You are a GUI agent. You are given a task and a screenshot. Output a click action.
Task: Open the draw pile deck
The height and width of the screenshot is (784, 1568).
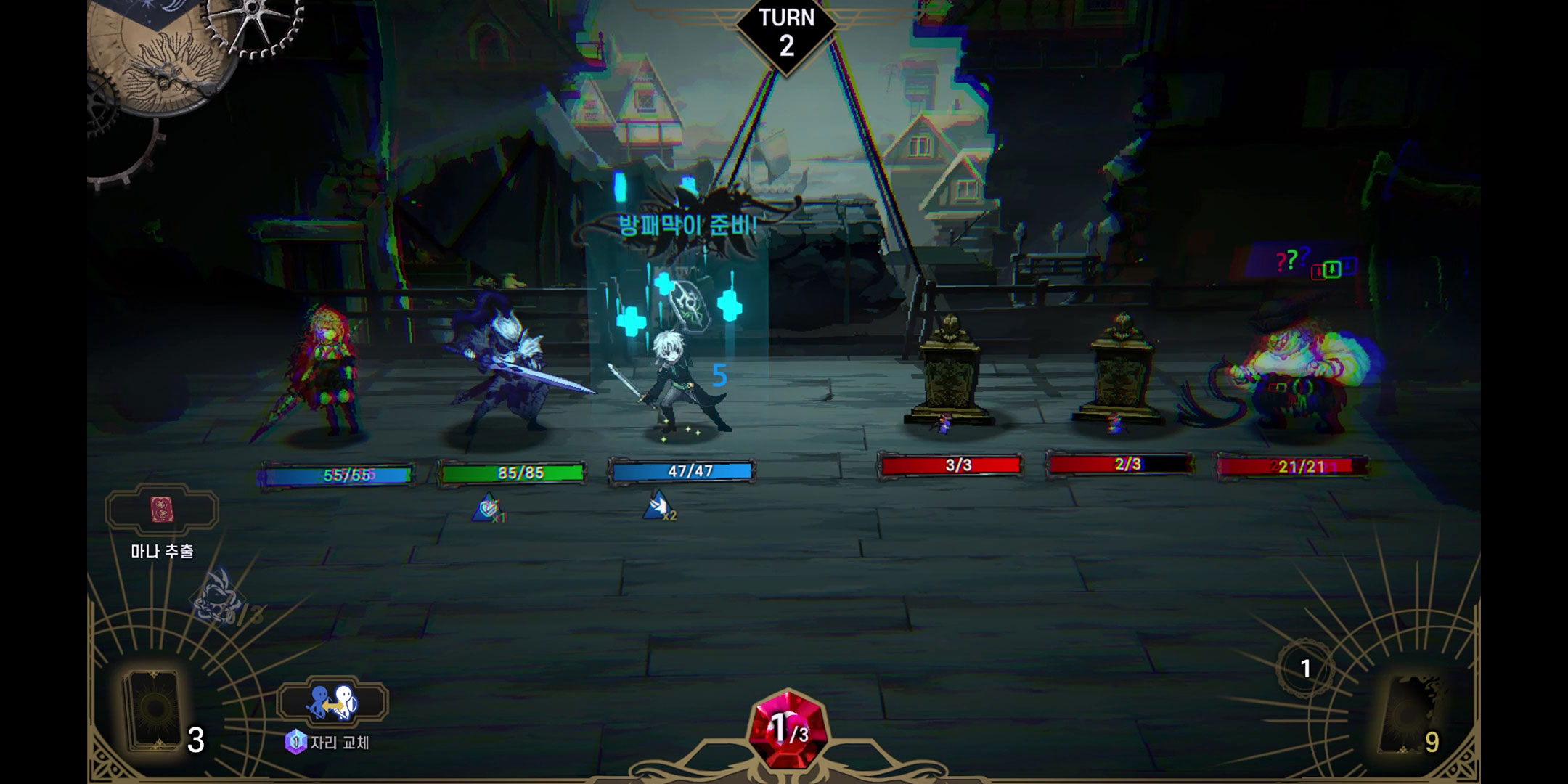[x=155, y=711]
